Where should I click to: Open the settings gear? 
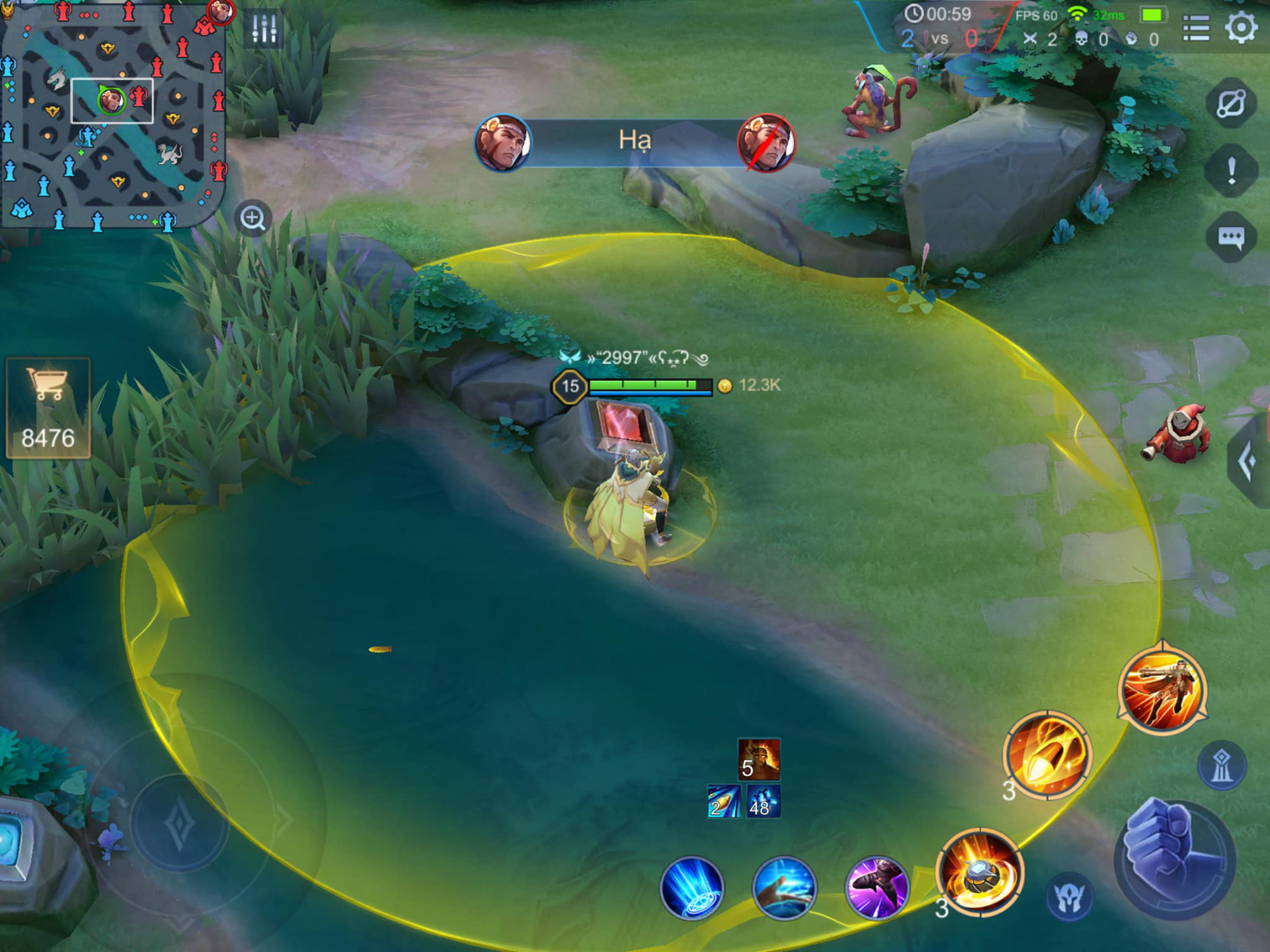click(1241, 28)
